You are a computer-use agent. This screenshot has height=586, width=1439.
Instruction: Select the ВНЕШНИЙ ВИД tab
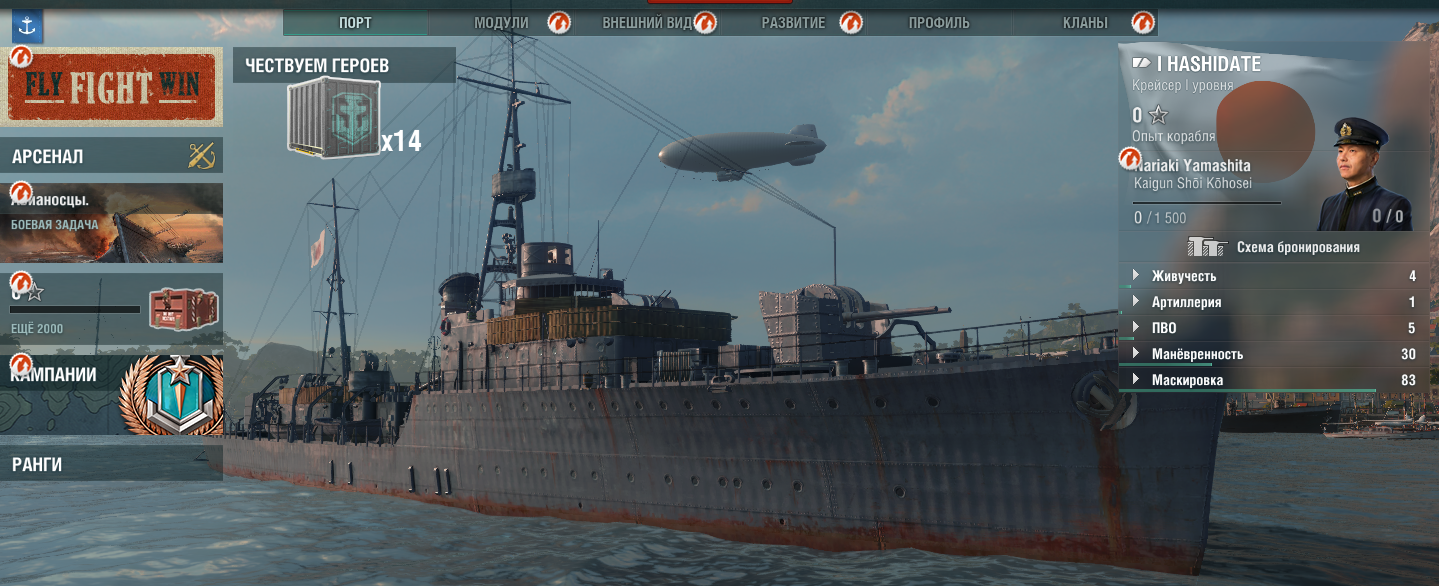click(x=647, y=23)
